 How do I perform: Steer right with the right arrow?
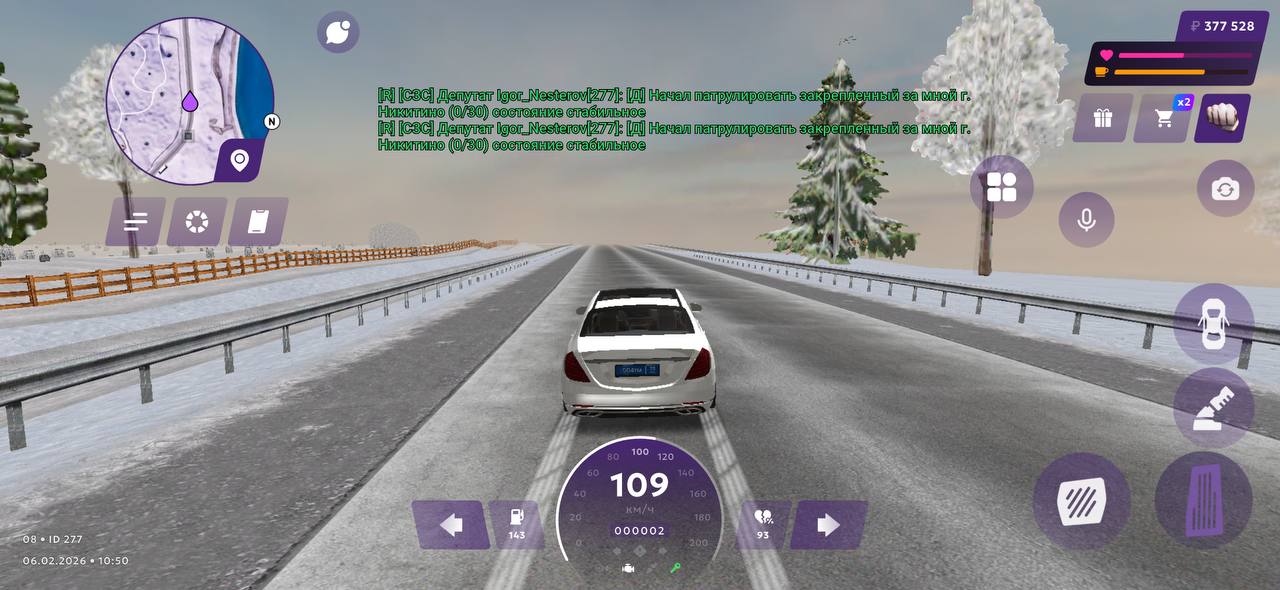click(x=828, y=525)
